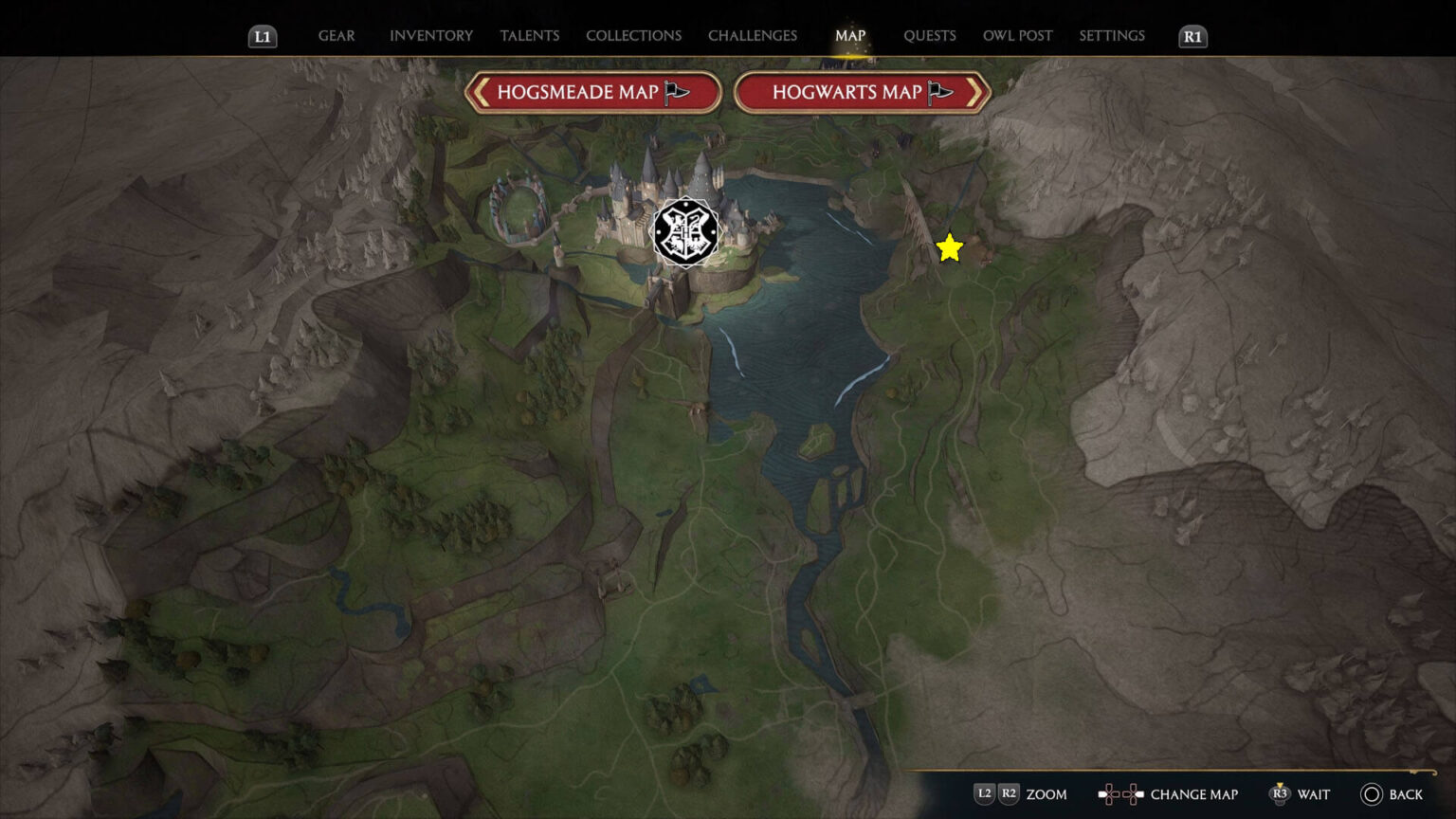Image resolution: width=1456 pixels, height=819 pixels.
Task: Switch to the Inventory tab
Action: click(430, 36)
